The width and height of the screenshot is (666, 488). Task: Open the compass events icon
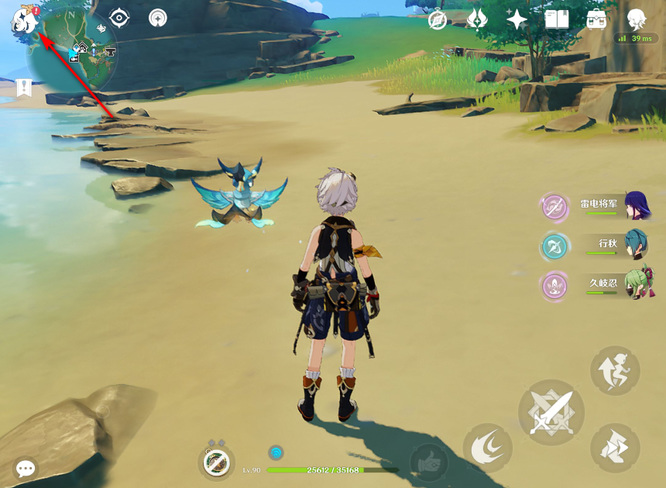pos(437,20)
